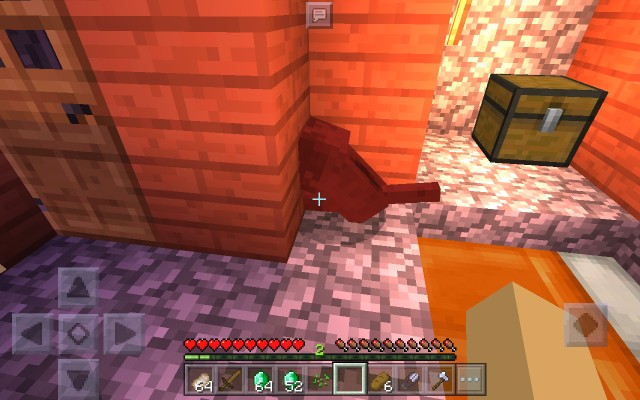Screen dimensions: 640x400
Task: Open the chat window
Action: pos(319,15)
